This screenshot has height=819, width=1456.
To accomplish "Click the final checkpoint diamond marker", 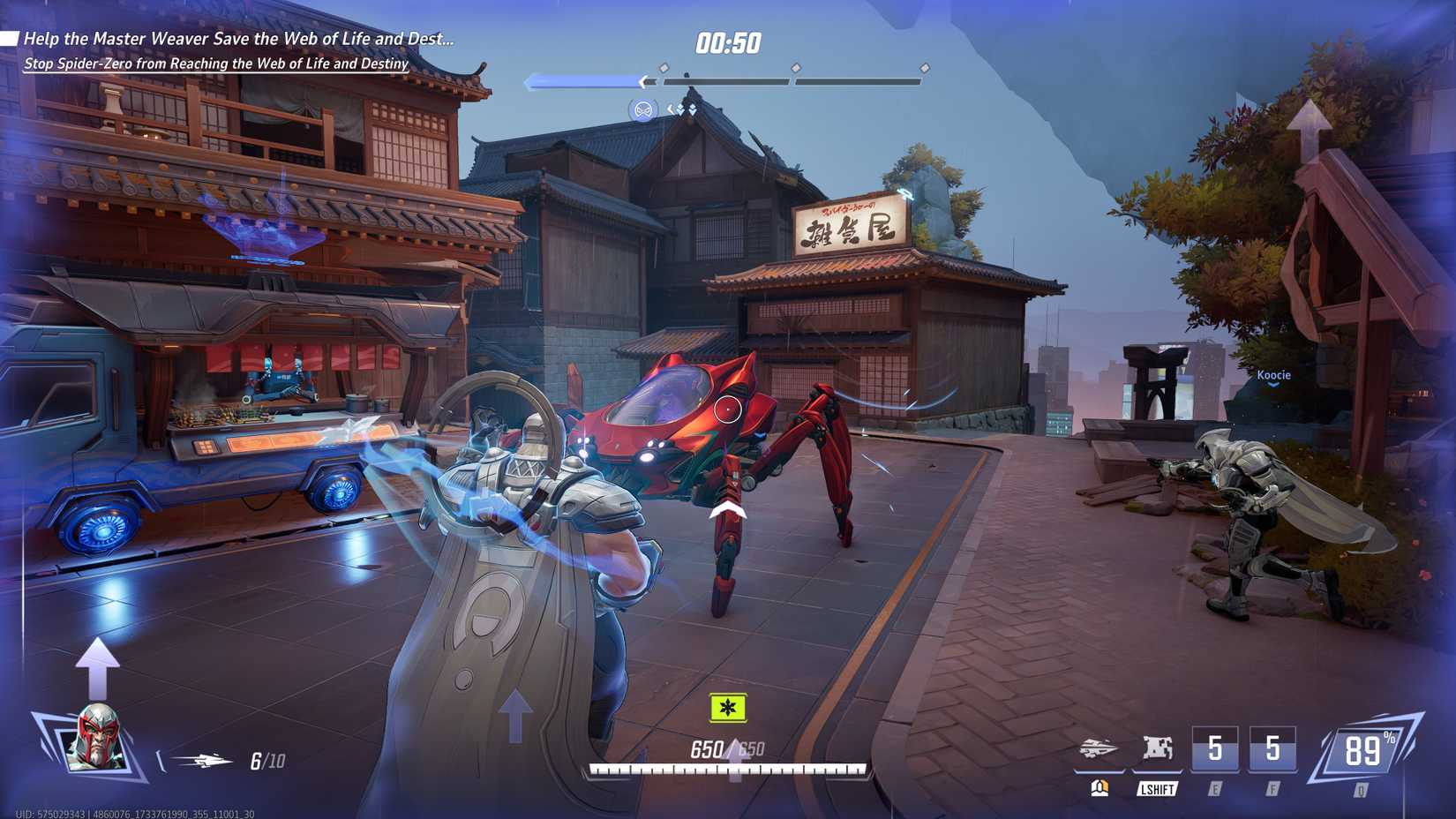I will coord(925,65).
